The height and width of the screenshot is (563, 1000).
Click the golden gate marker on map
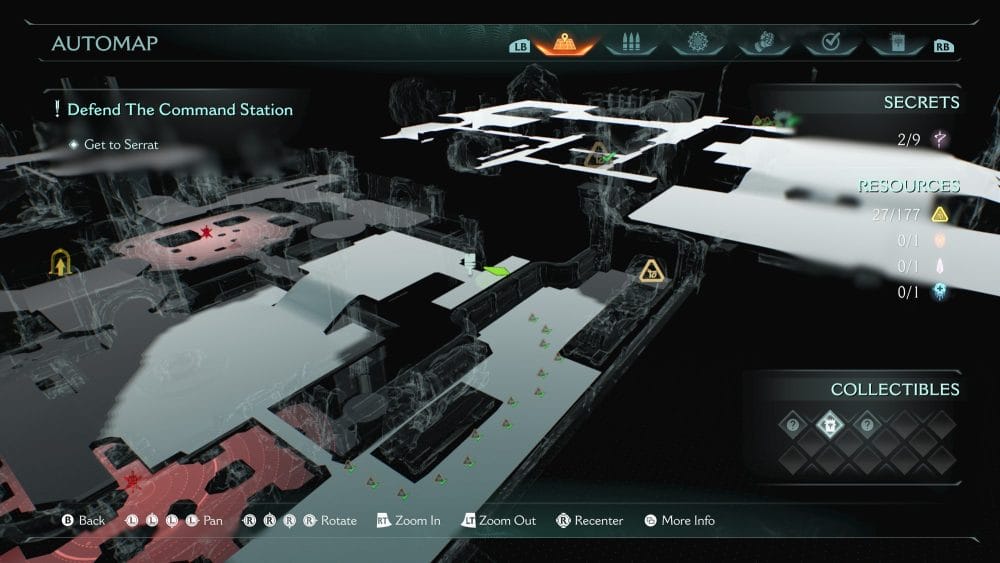pyautogui.click(x=62, y=263)
